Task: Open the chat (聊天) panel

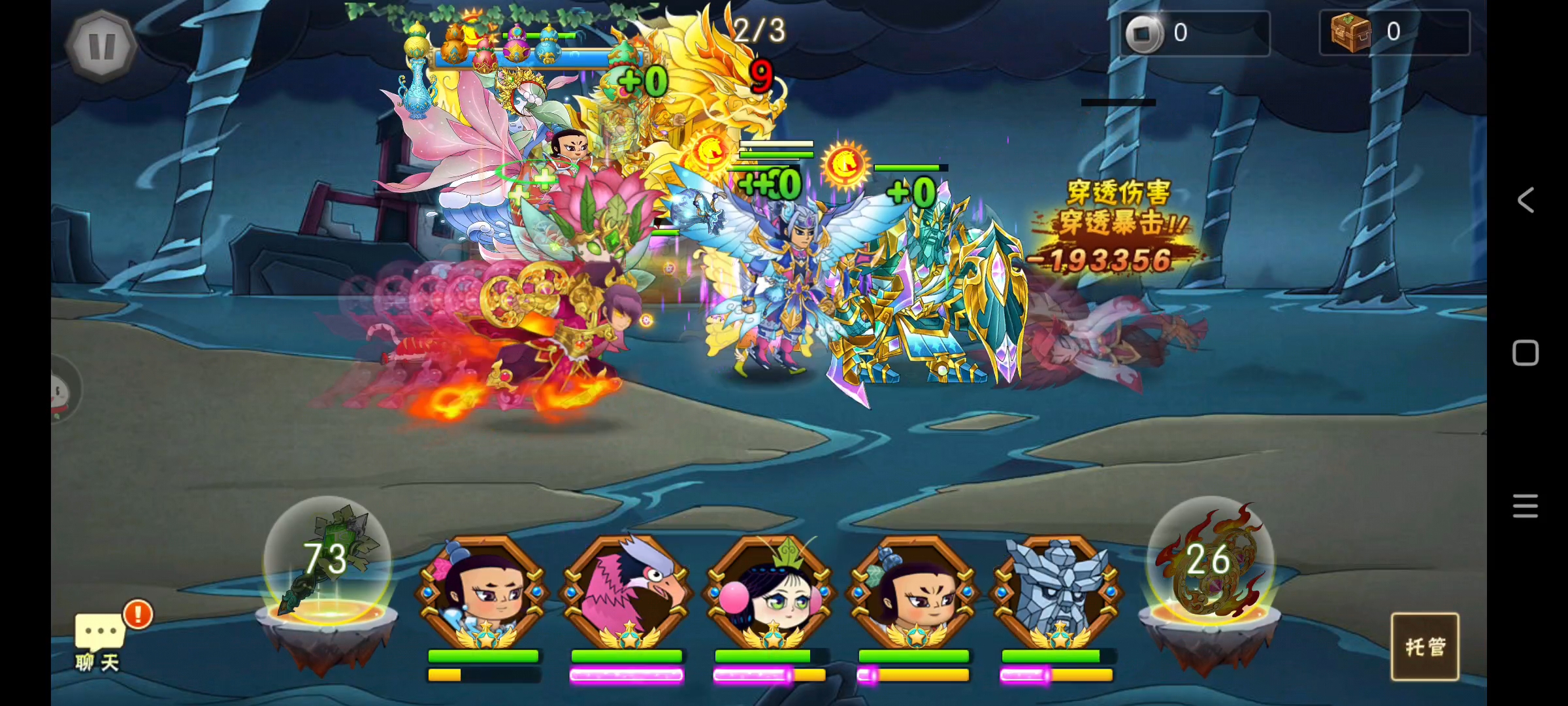Action: point(98,641)
